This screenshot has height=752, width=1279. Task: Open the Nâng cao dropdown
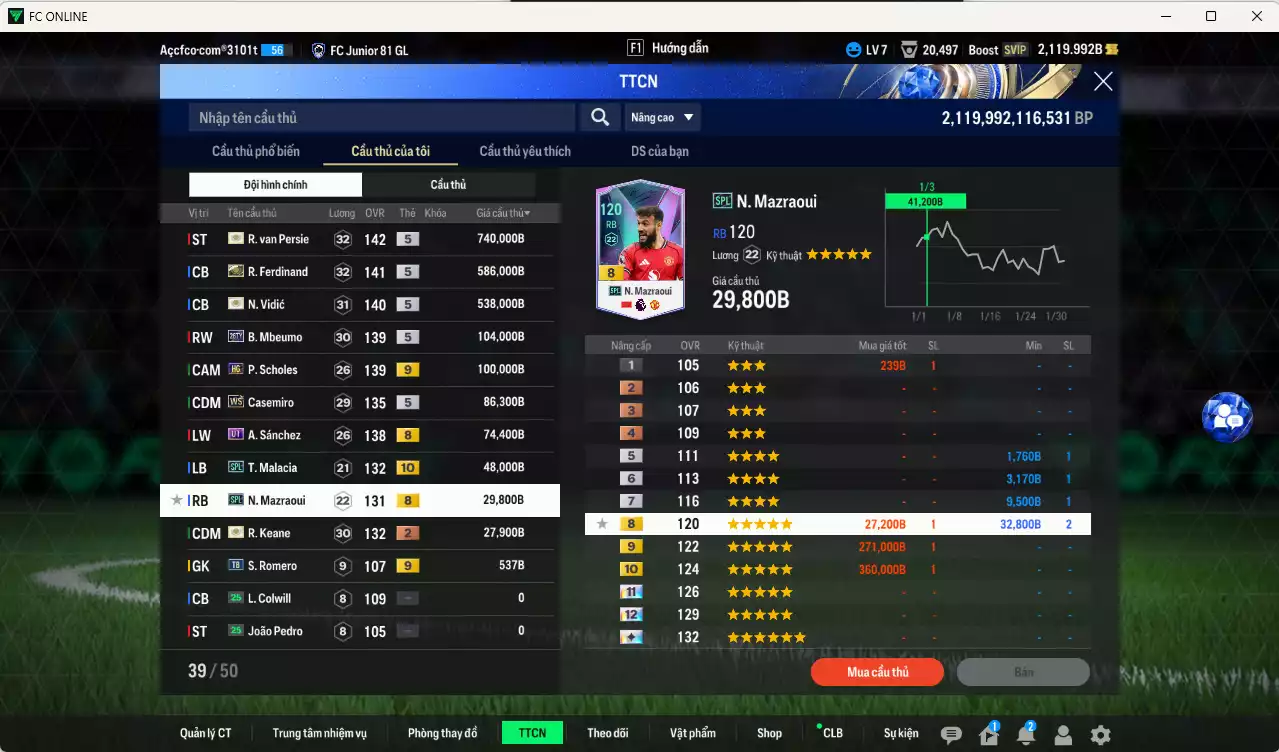(x=662, y=118)
